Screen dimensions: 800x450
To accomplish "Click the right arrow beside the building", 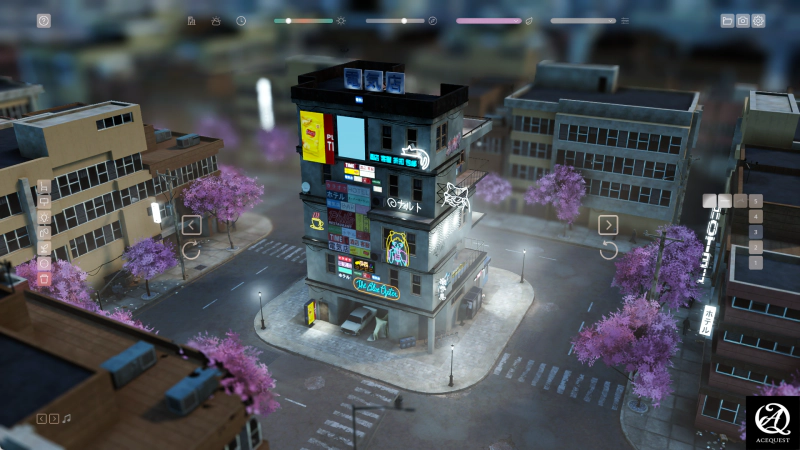I will tap(608, 225).
